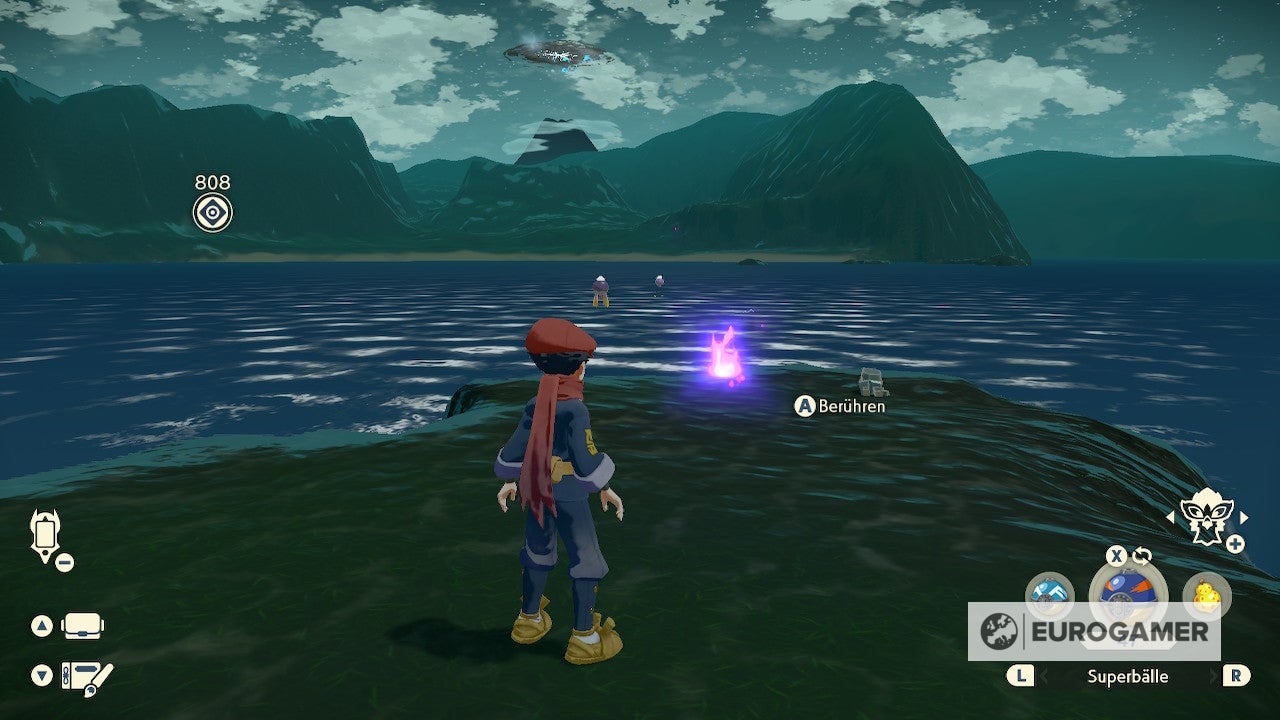Switch to the previous ride Pokémon arrow

click(1171, 517)
